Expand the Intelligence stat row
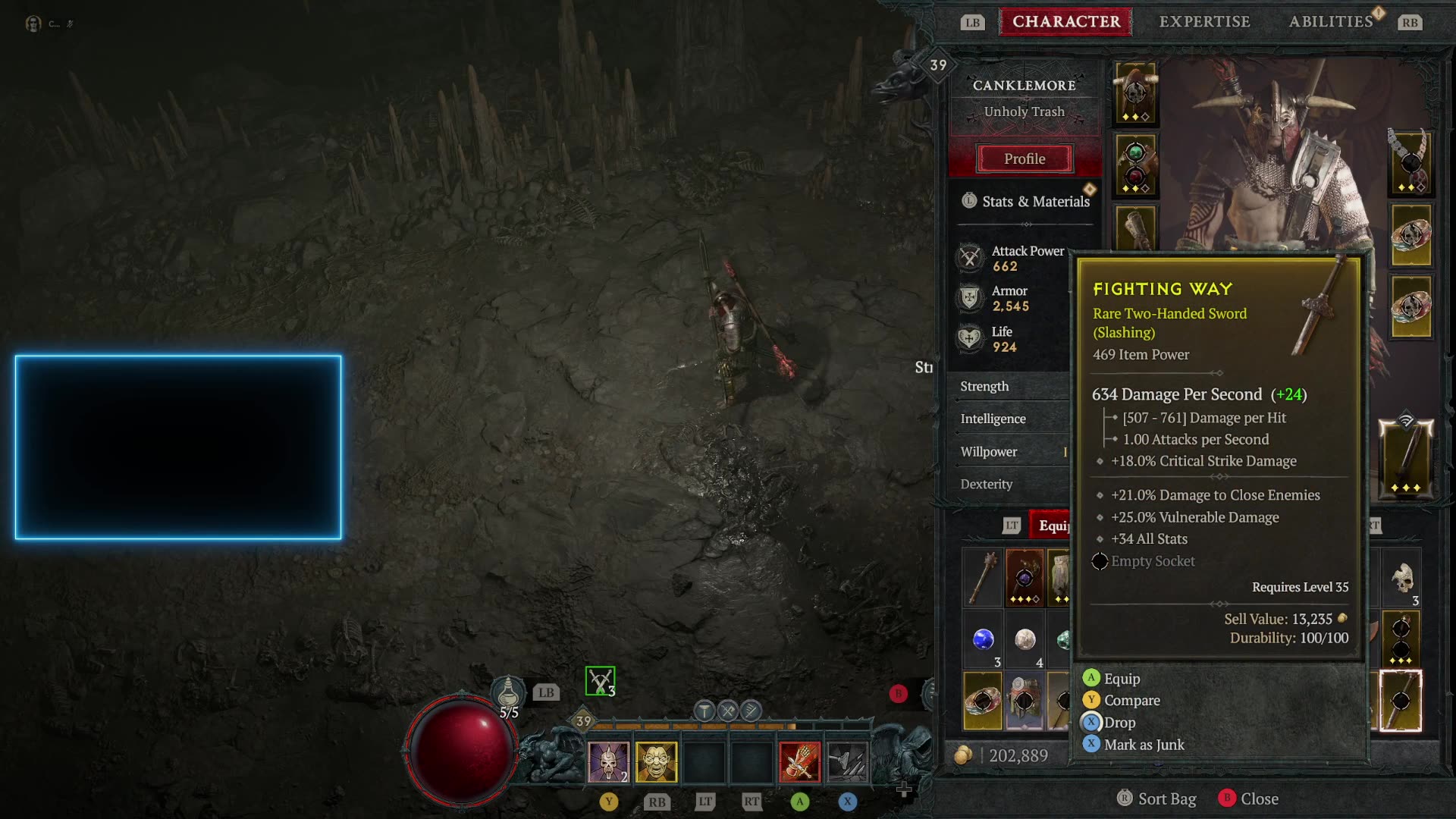Screen dimensions: 1456x819 point(993,419)
